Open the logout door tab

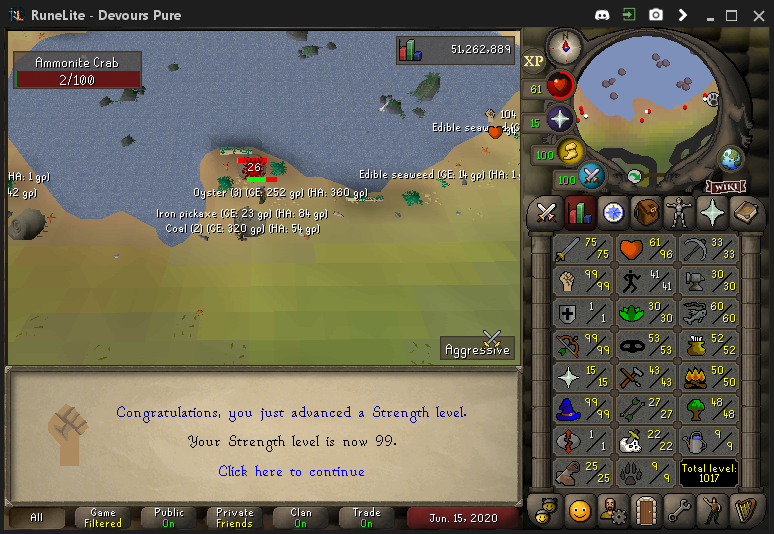pos(646,510)
